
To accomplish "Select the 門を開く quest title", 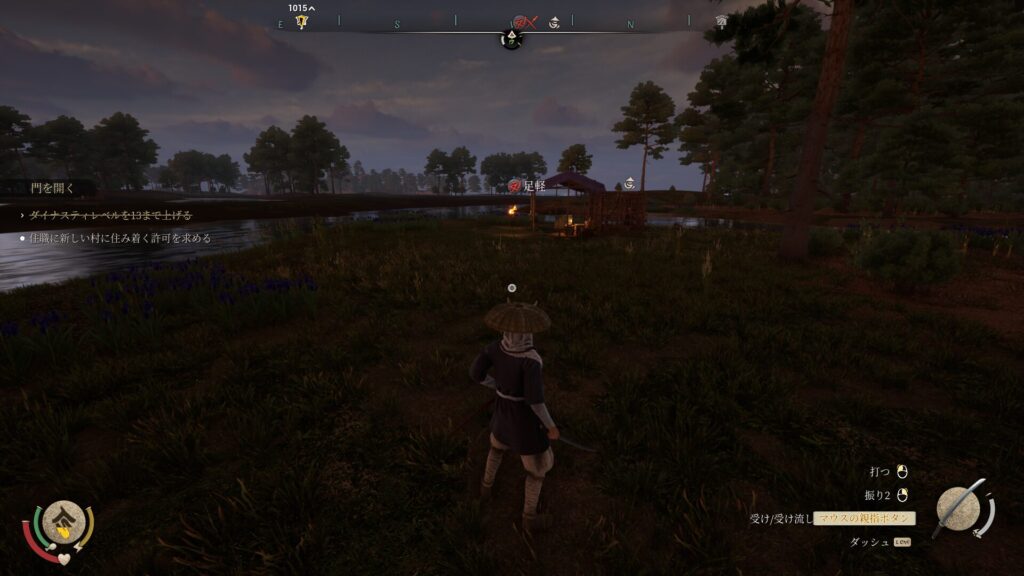I will (x=48, y=188).
